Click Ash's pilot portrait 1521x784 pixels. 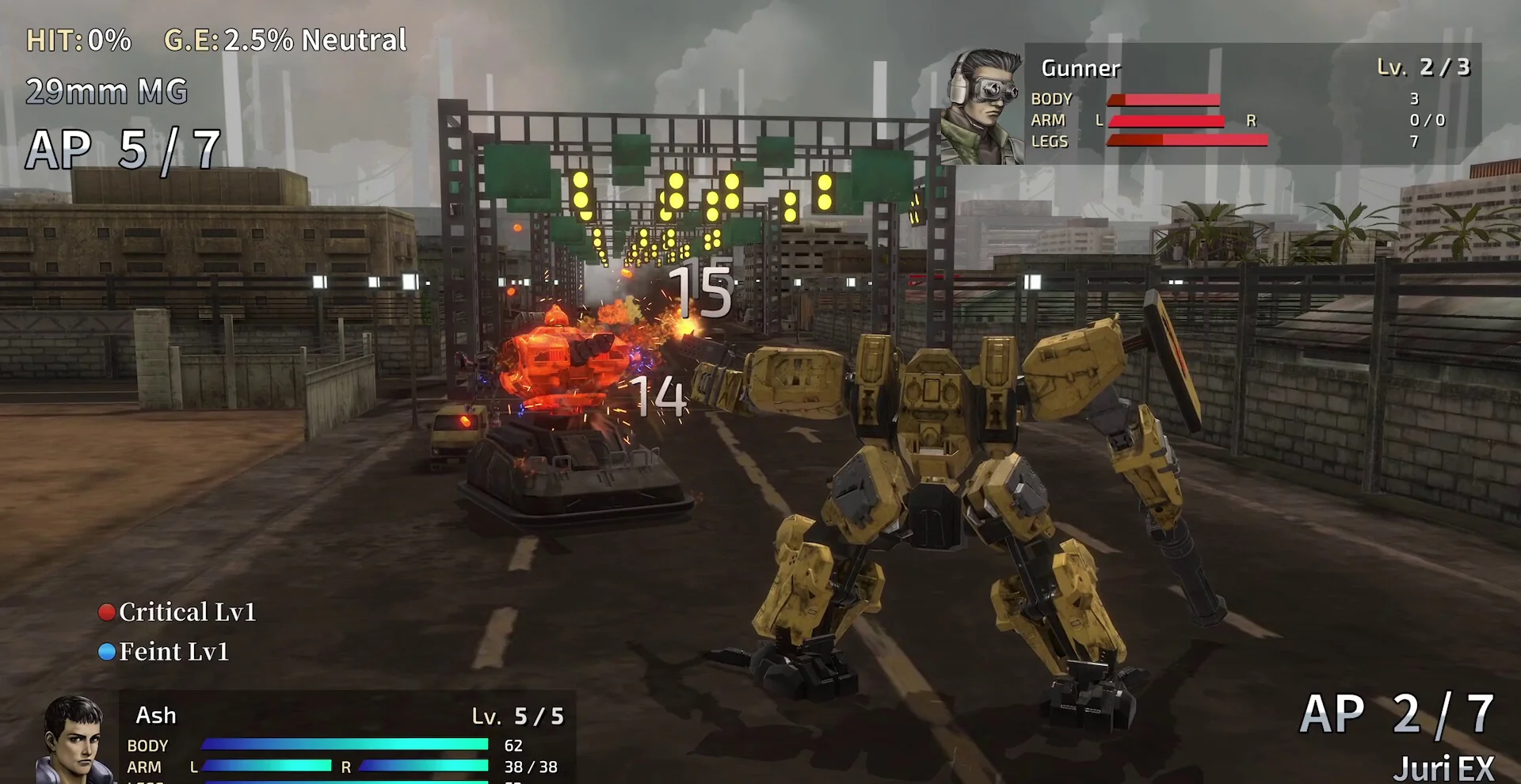pos(74,740)
